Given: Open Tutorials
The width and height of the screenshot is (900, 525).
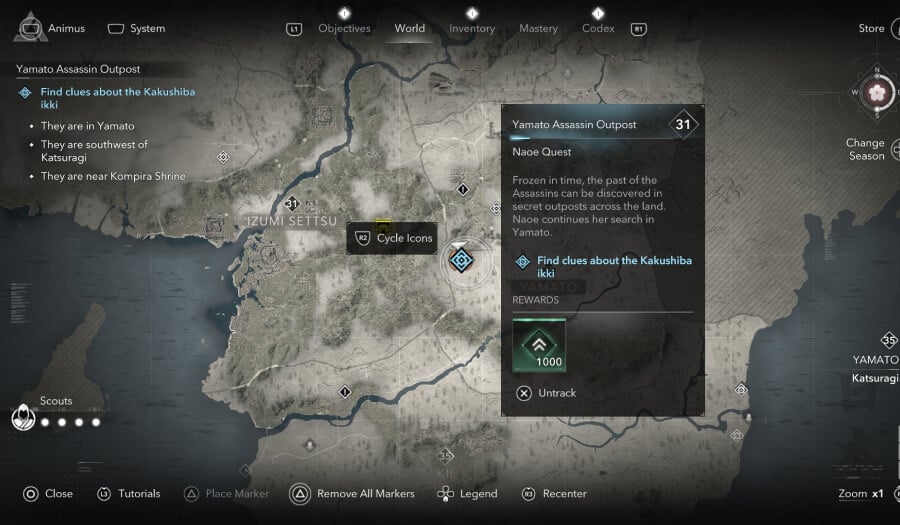Looking at the screenshot, I should tap(128, 494).
